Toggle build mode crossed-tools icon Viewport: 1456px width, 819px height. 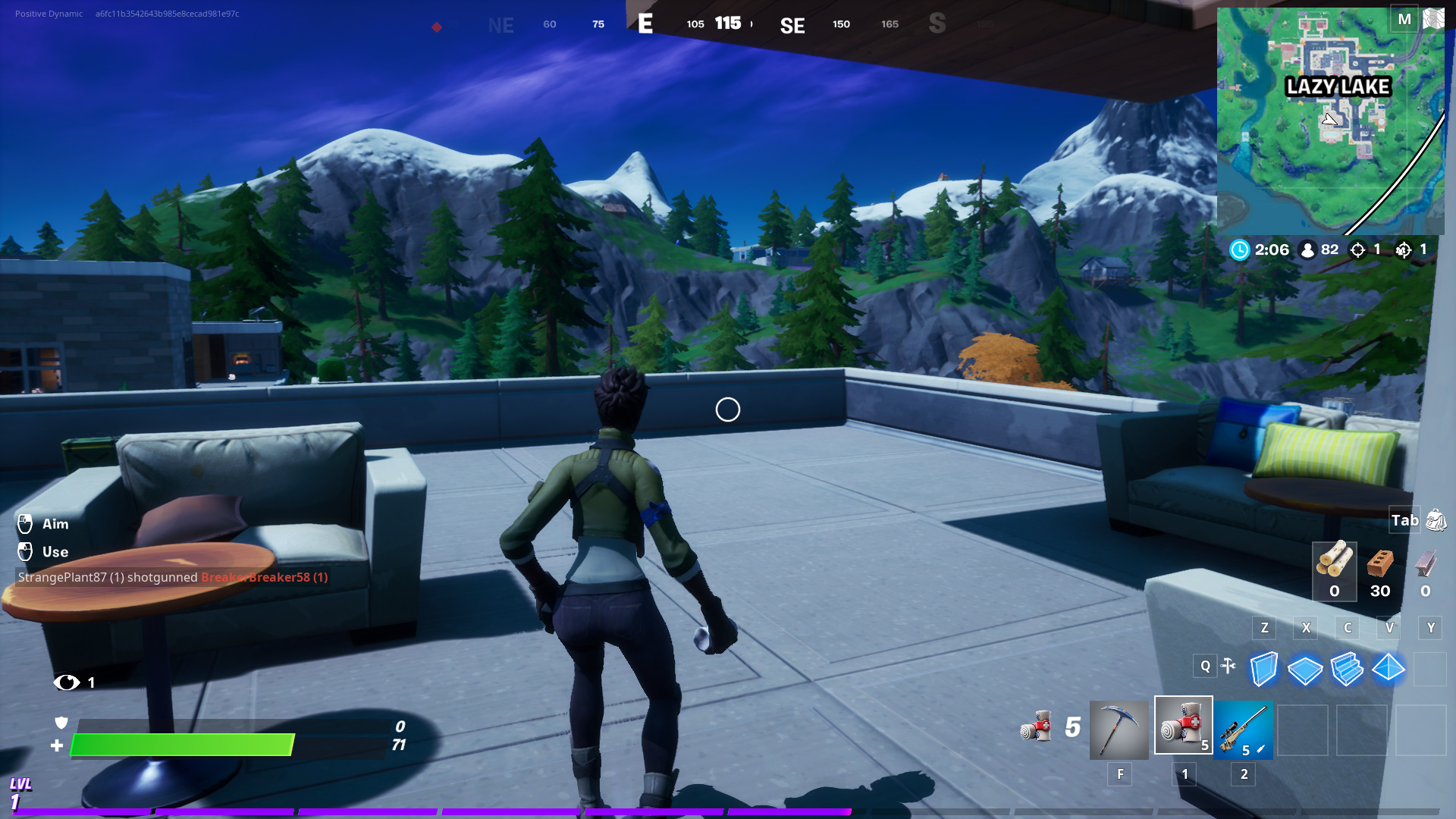click(x=1228, y=667)
